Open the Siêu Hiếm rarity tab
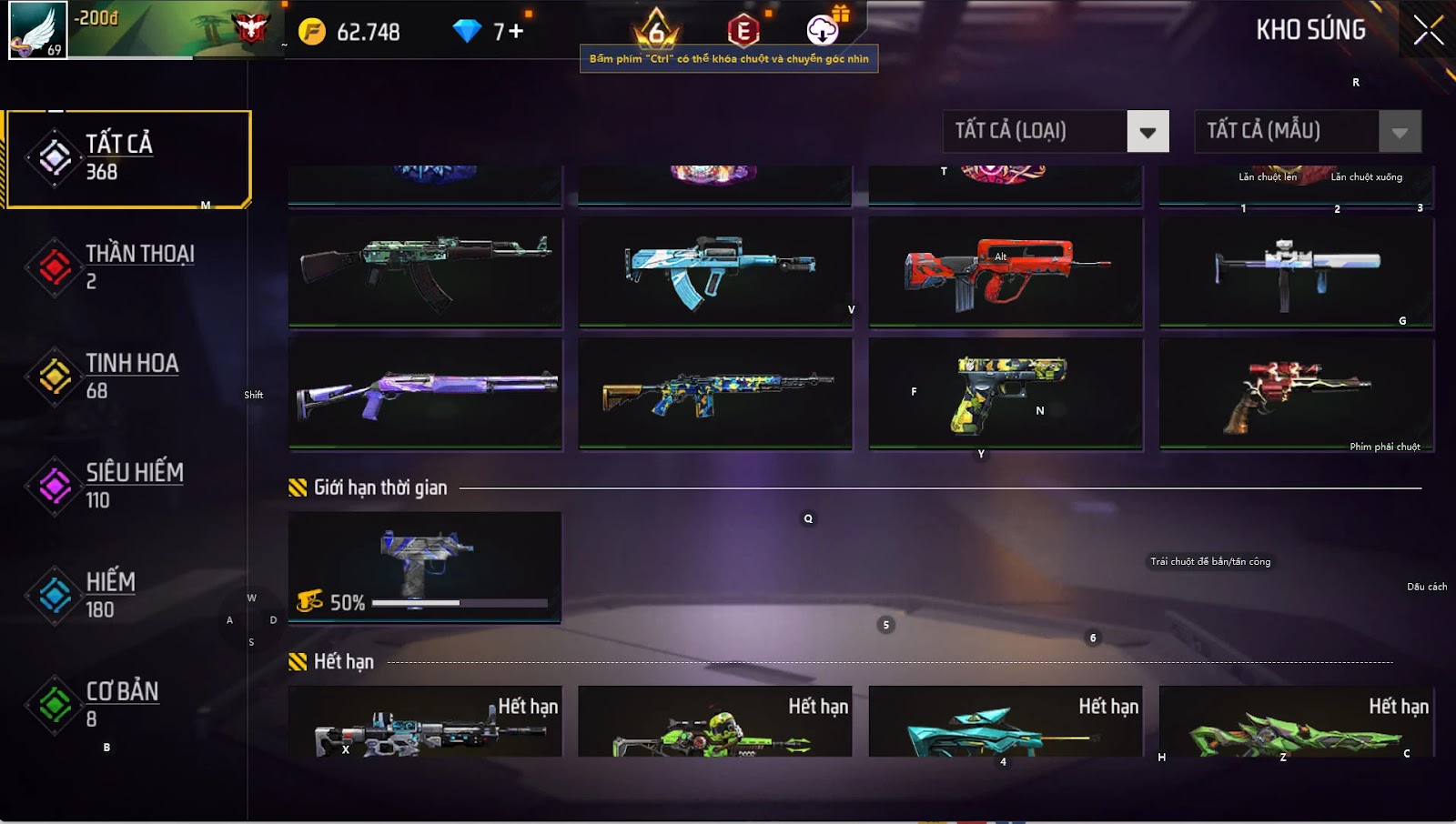 point(127,486)
